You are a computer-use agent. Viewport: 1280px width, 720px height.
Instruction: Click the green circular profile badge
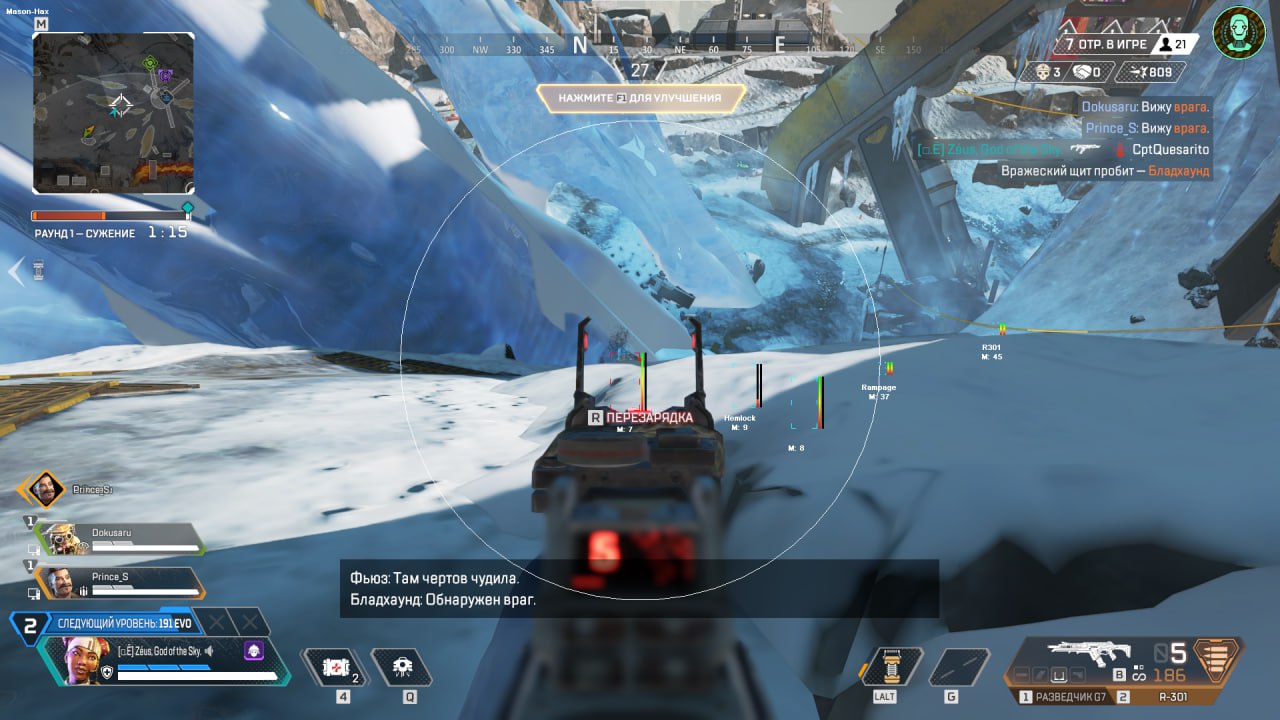click(1239, 33)
